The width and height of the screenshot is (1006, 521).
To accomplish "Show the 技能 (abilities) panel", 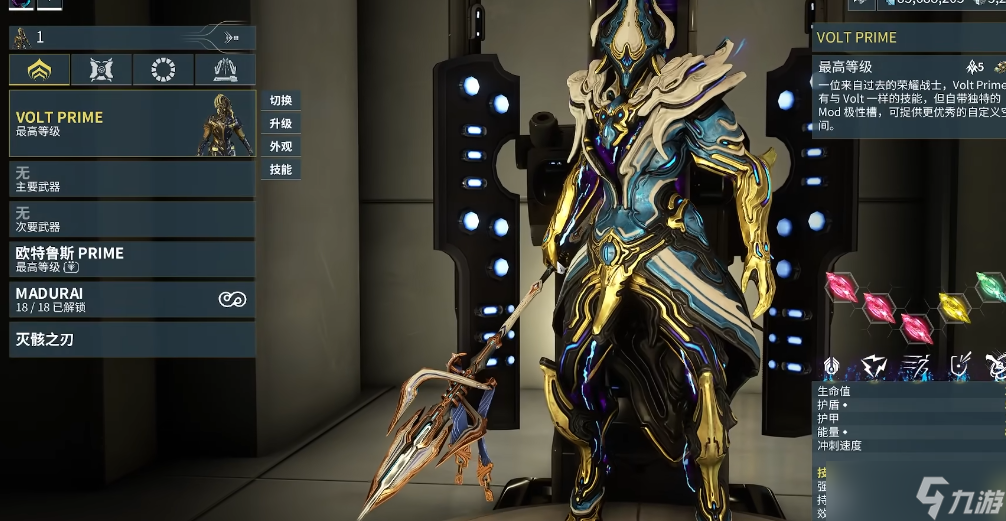I will click(281, 170).
